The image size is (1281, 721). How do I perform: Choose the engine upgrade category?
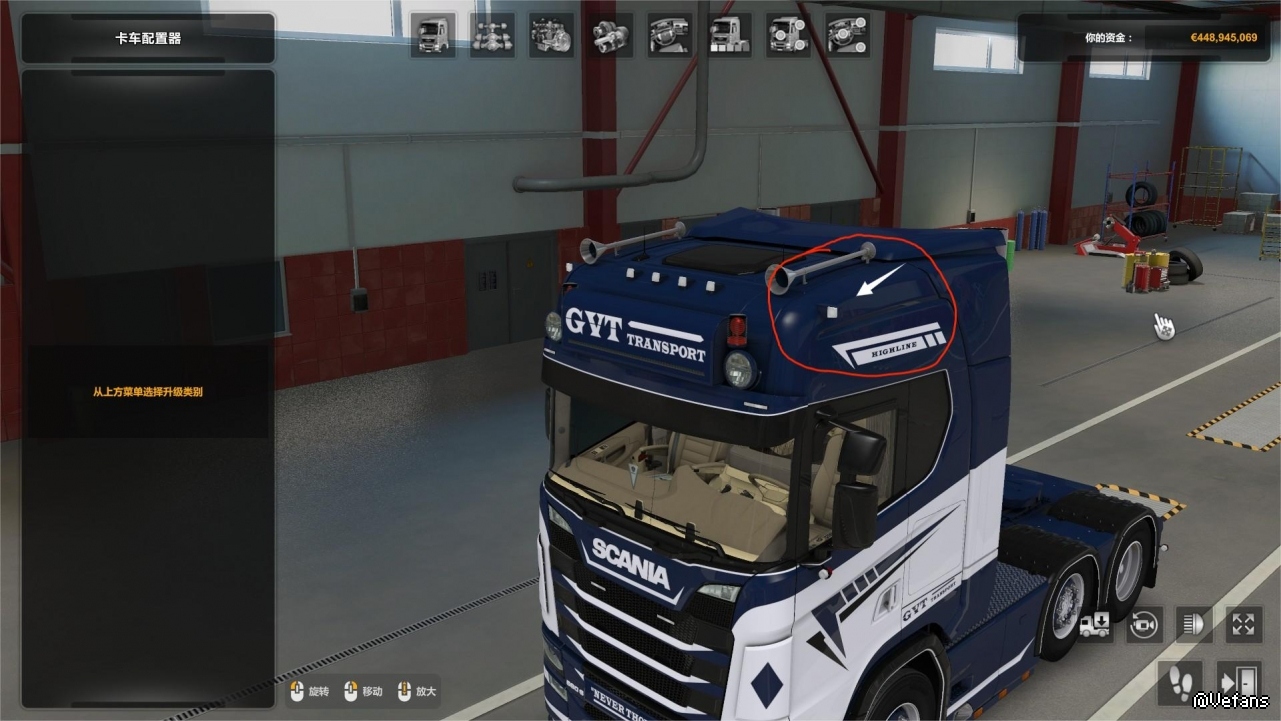(551, 36)
